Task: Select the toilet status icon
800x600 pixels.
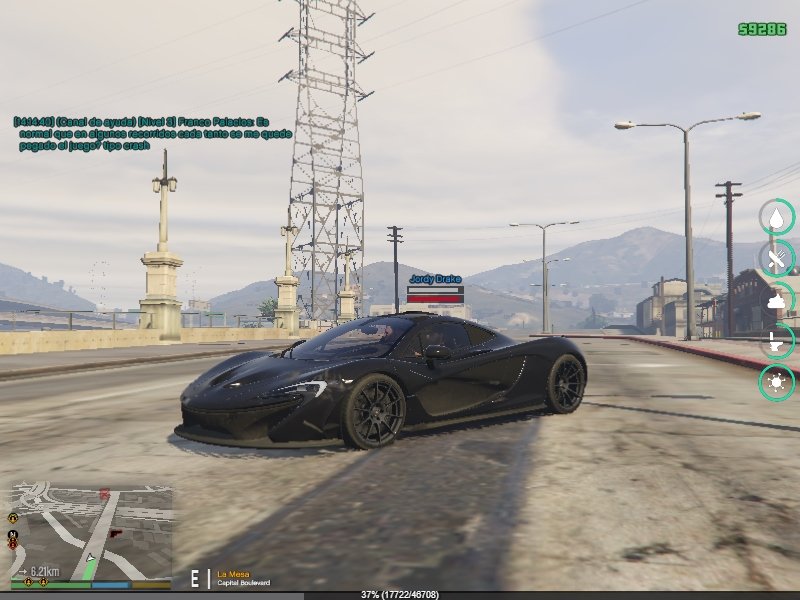Action: pos(777,341)
